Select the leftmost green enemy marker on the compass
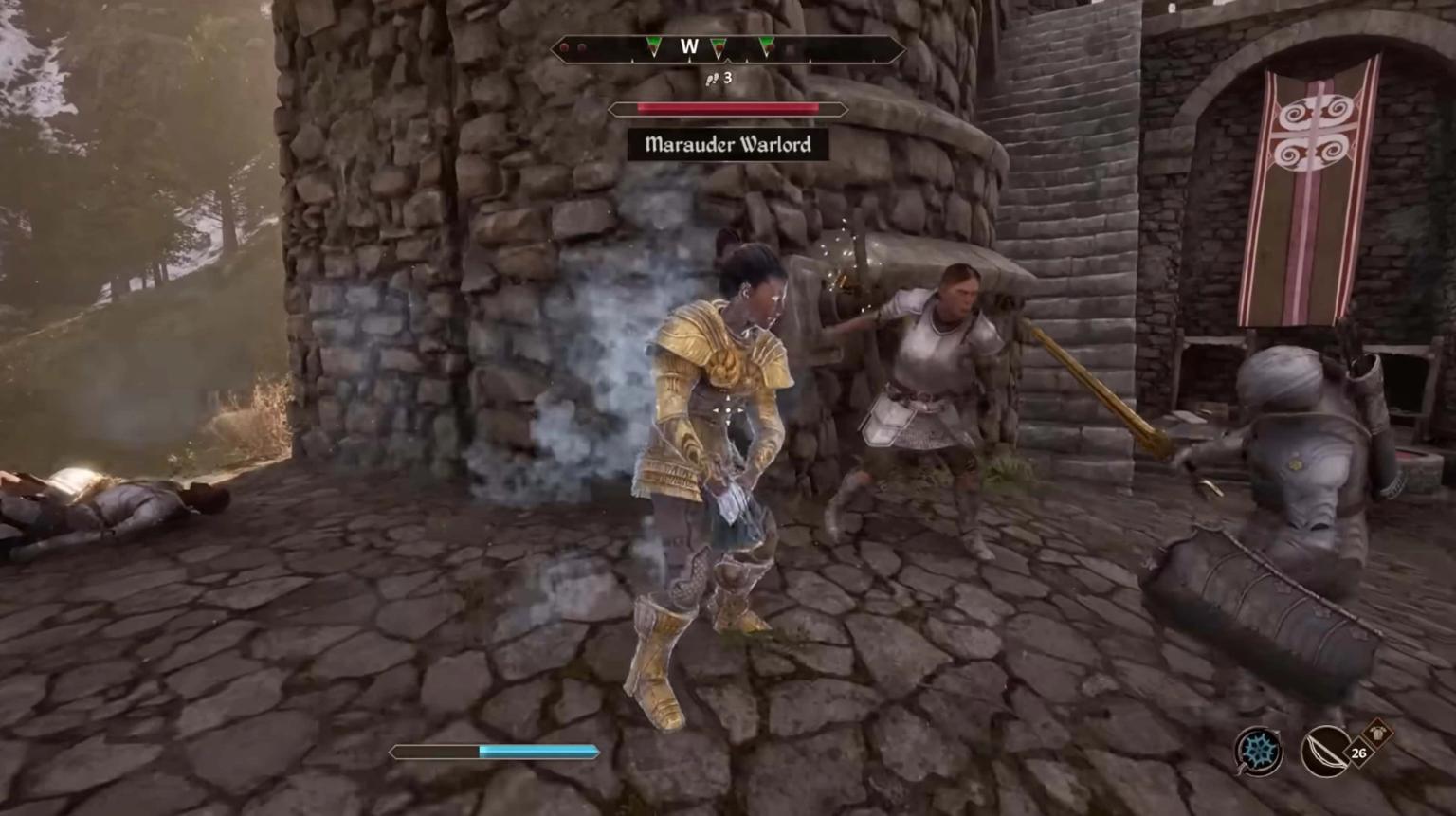1456x816 pixels. click(x=653, y=45)
